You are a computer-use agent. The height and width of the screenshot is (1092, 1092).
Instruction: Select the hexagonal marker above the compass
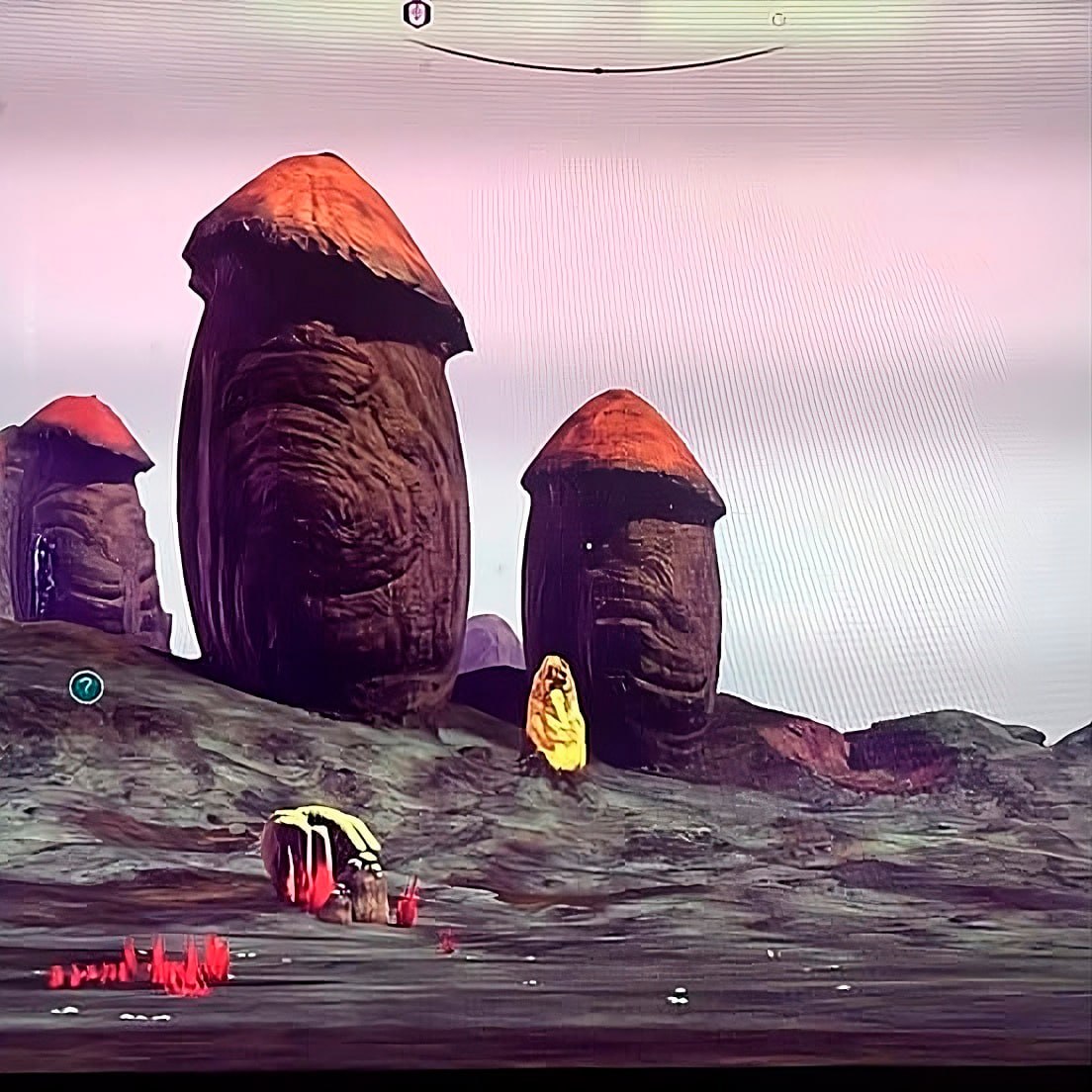pos(417,14)
